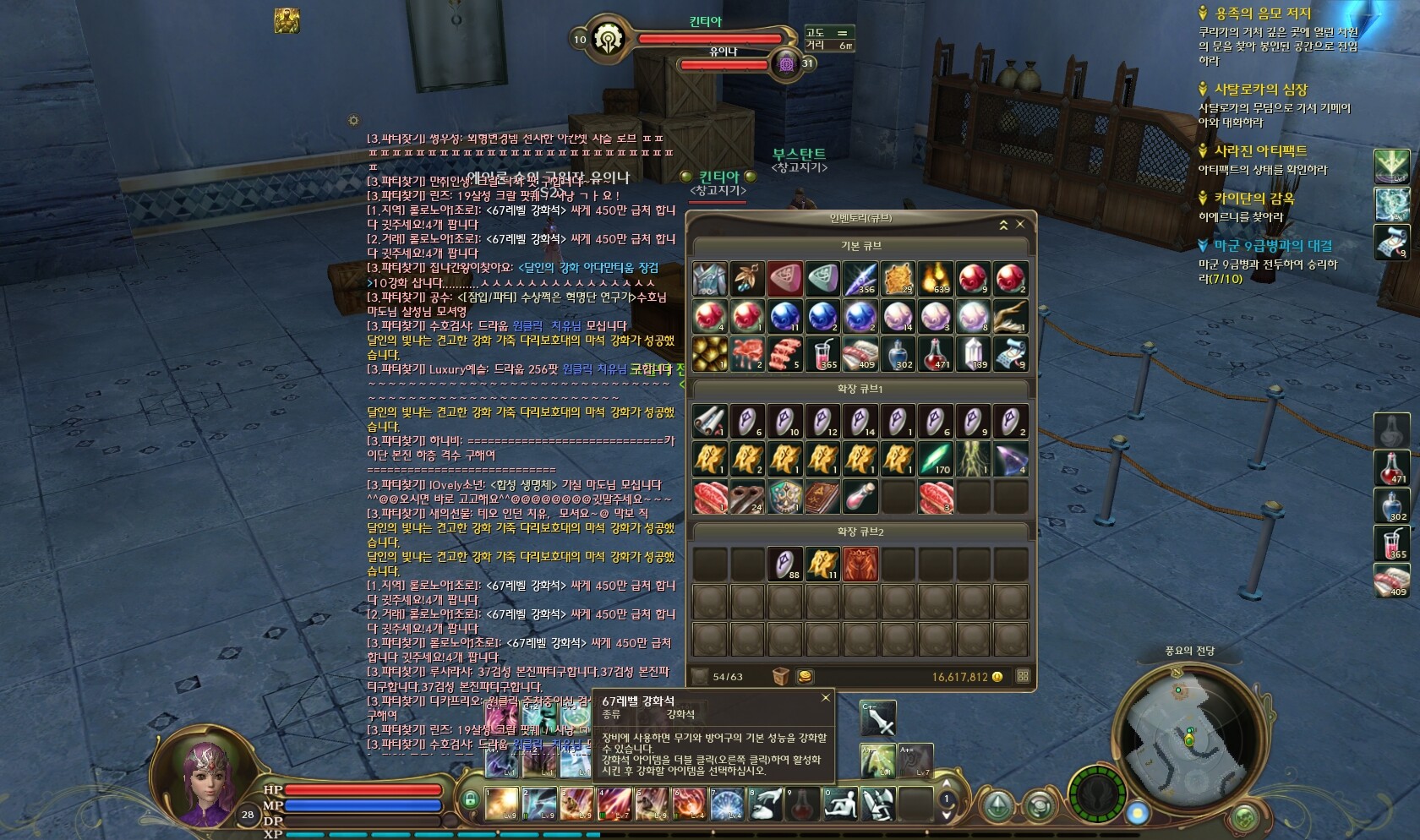The height and width of the screenshot is (840, 1420).
Task: Select the green feather stack of 170
Action: coord(935,459)
